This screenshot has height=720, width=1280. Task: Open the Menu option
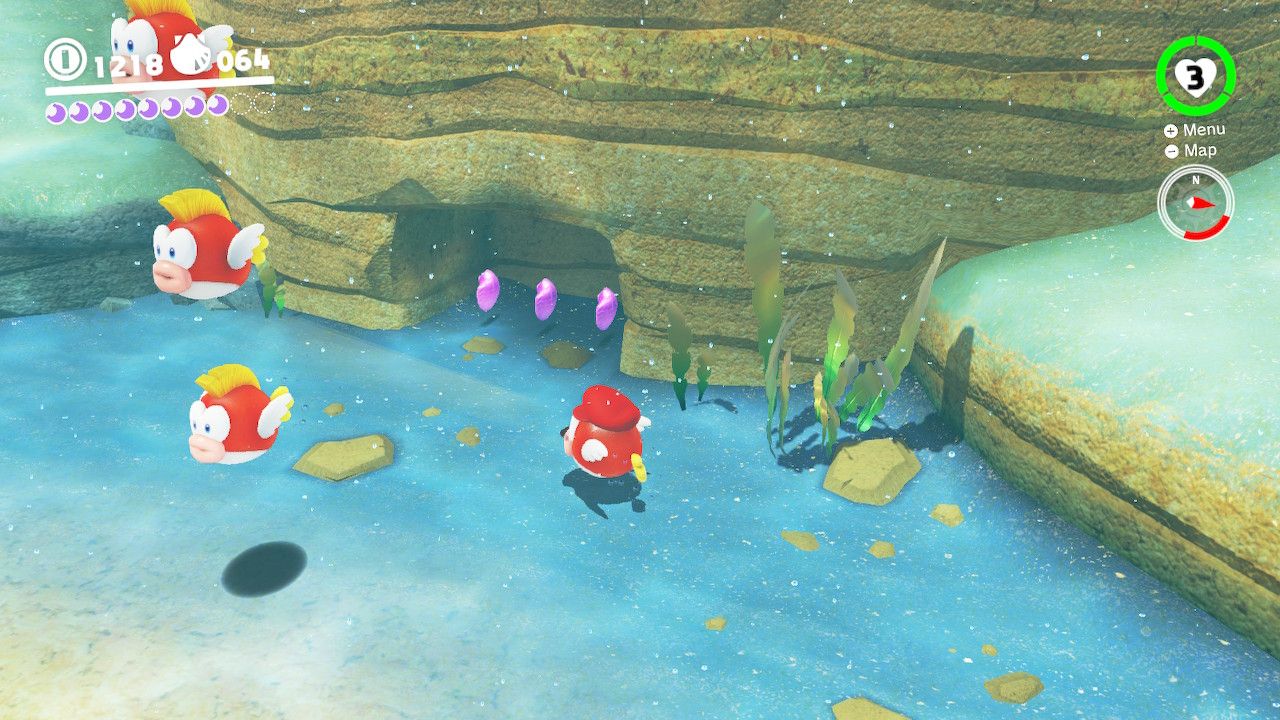(x=1206, y=129)
